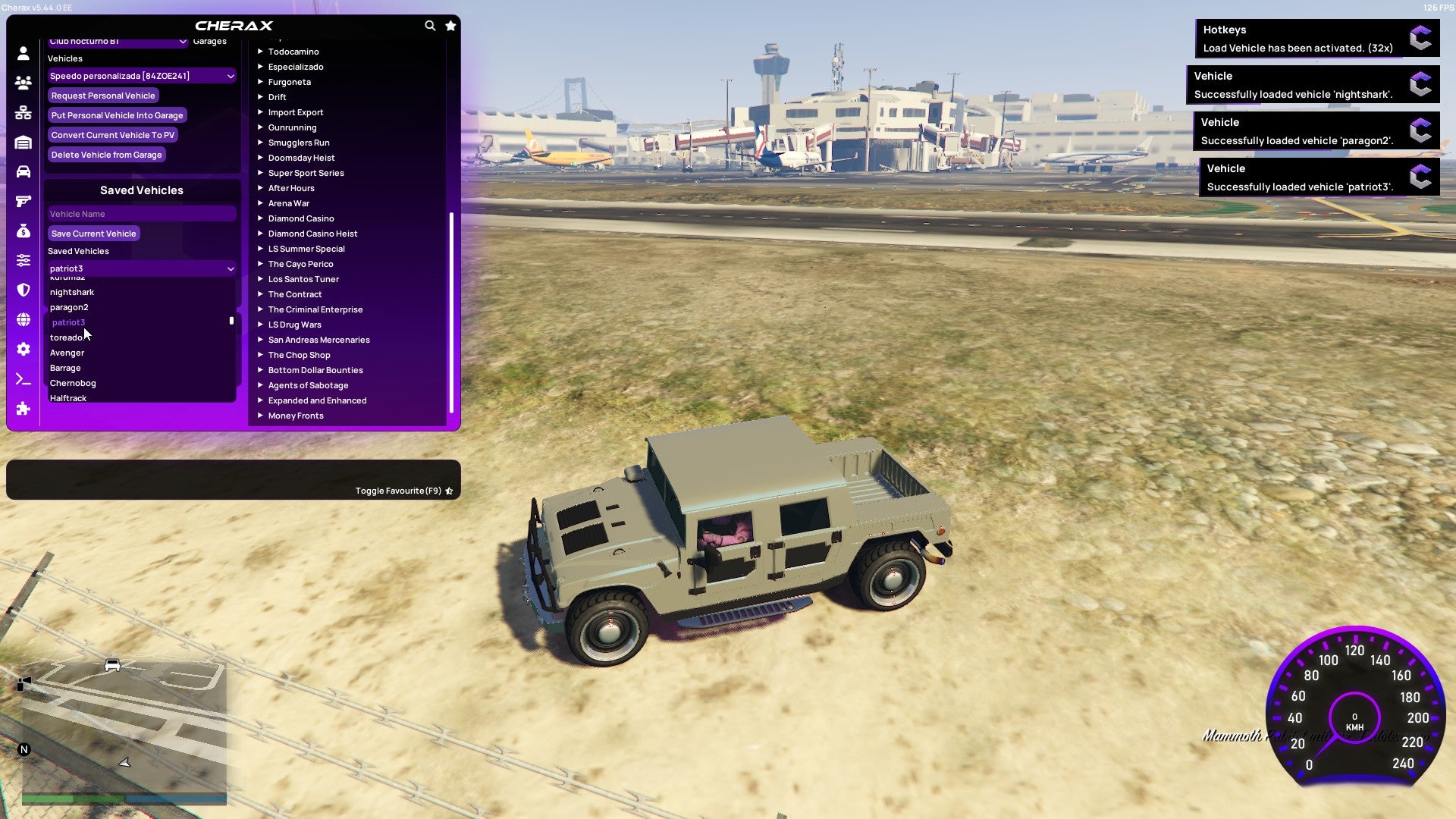Click the Vehicle Name input field
This screenshot has height=819, width=1456.
coord(141,214)
